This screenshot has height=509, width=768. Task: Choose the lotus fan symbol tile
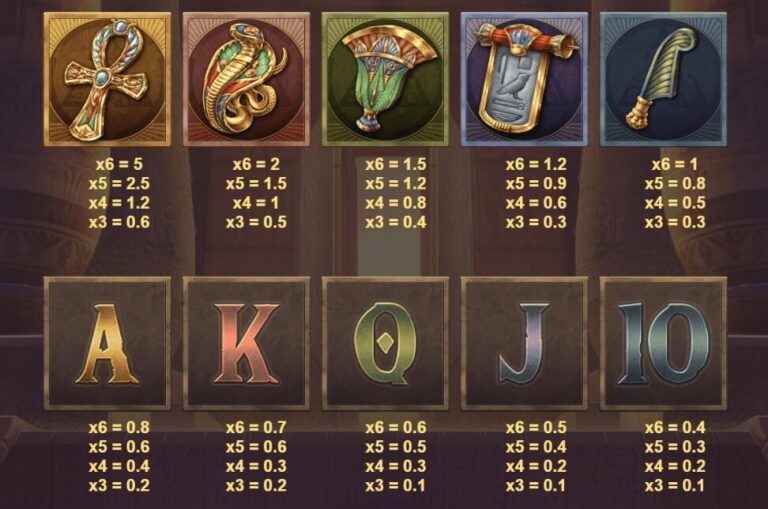tap(385, 80)
